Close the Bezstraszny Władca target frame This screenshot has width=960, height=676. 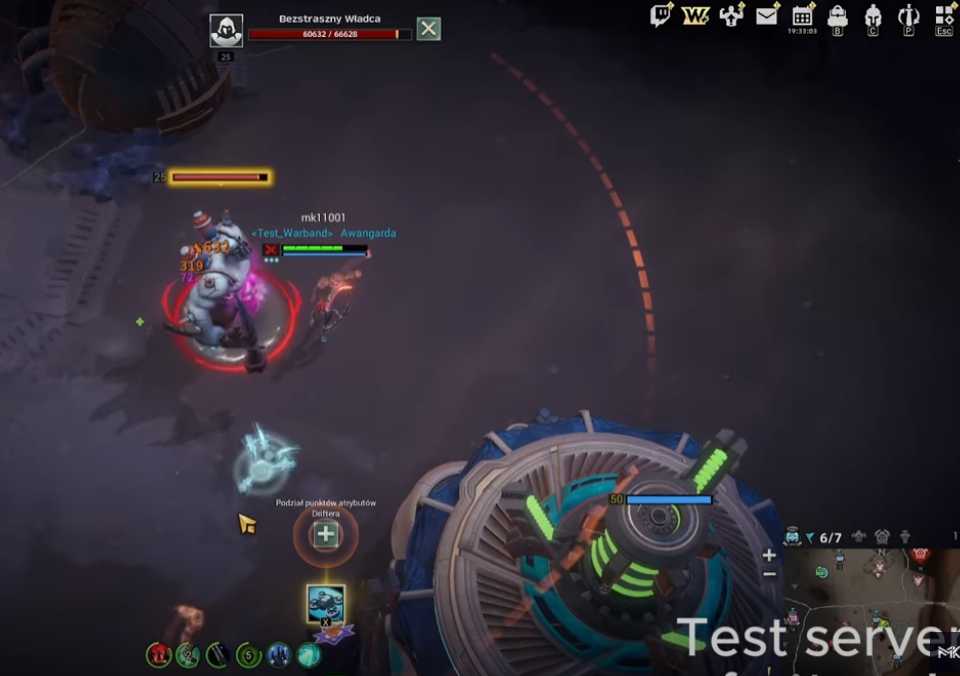click(428, 28)
